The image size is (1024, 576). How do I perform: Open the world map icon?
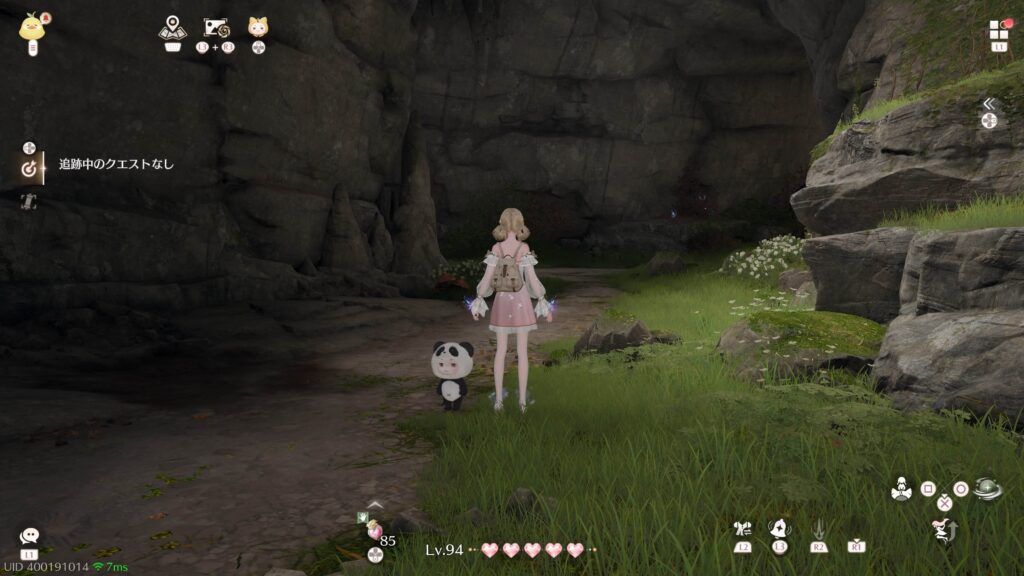tap(172, 27)
